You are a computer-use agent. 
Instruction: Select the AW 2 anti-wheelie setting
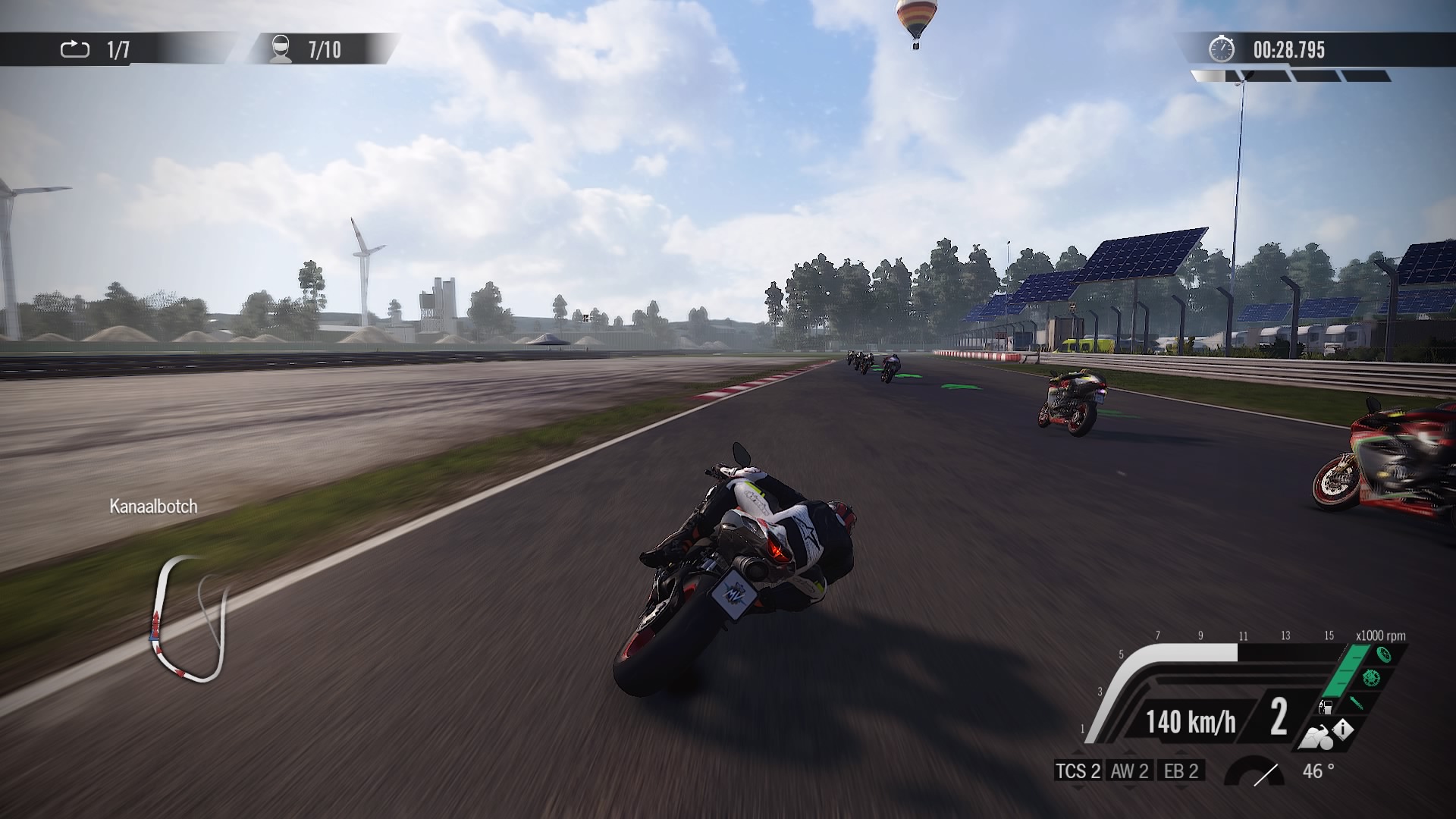coord(1129,771)
